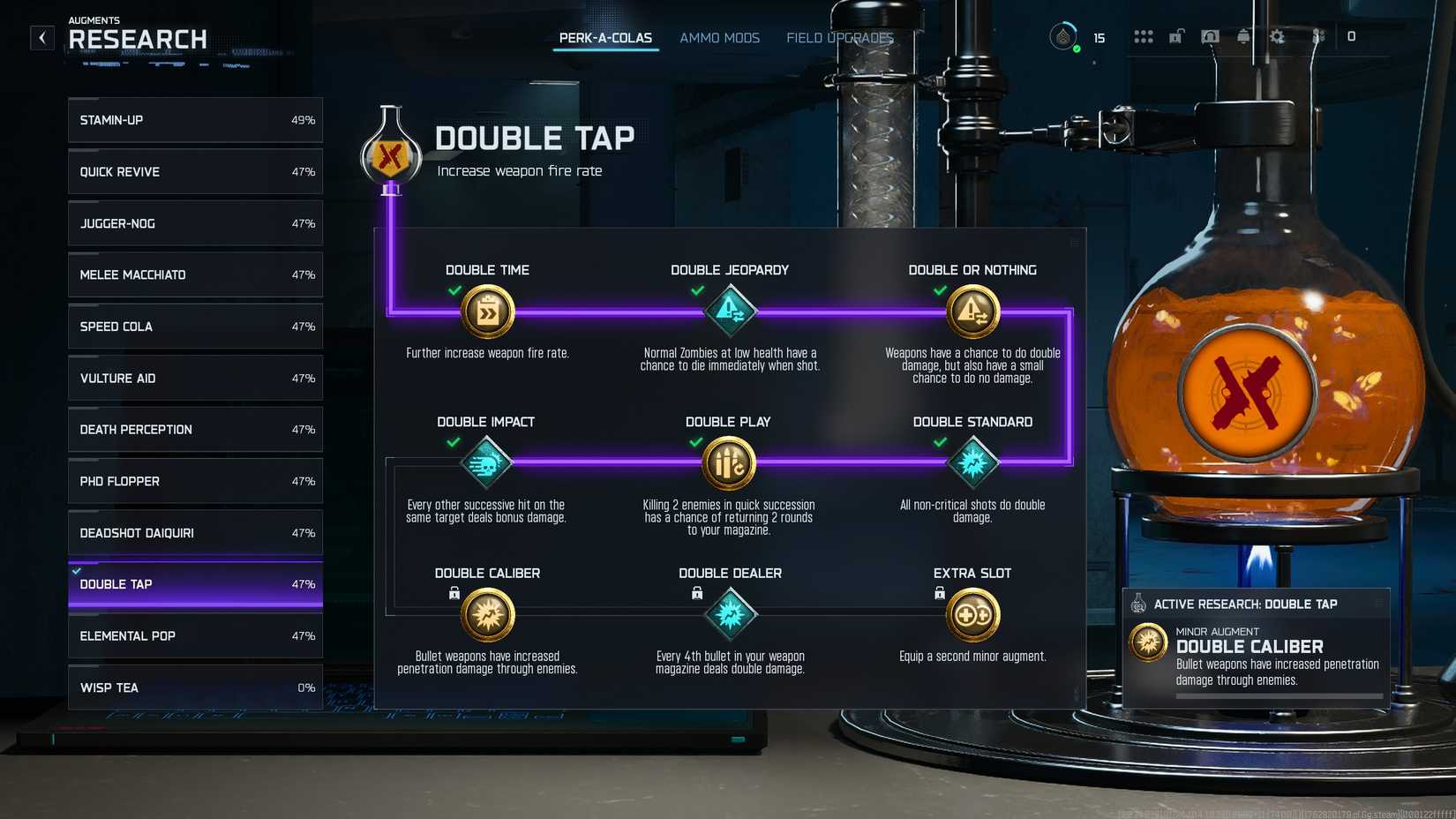Select the Double Impact augment icon
Viewport: 1456px width, 819px height.
tap(487, 462)
